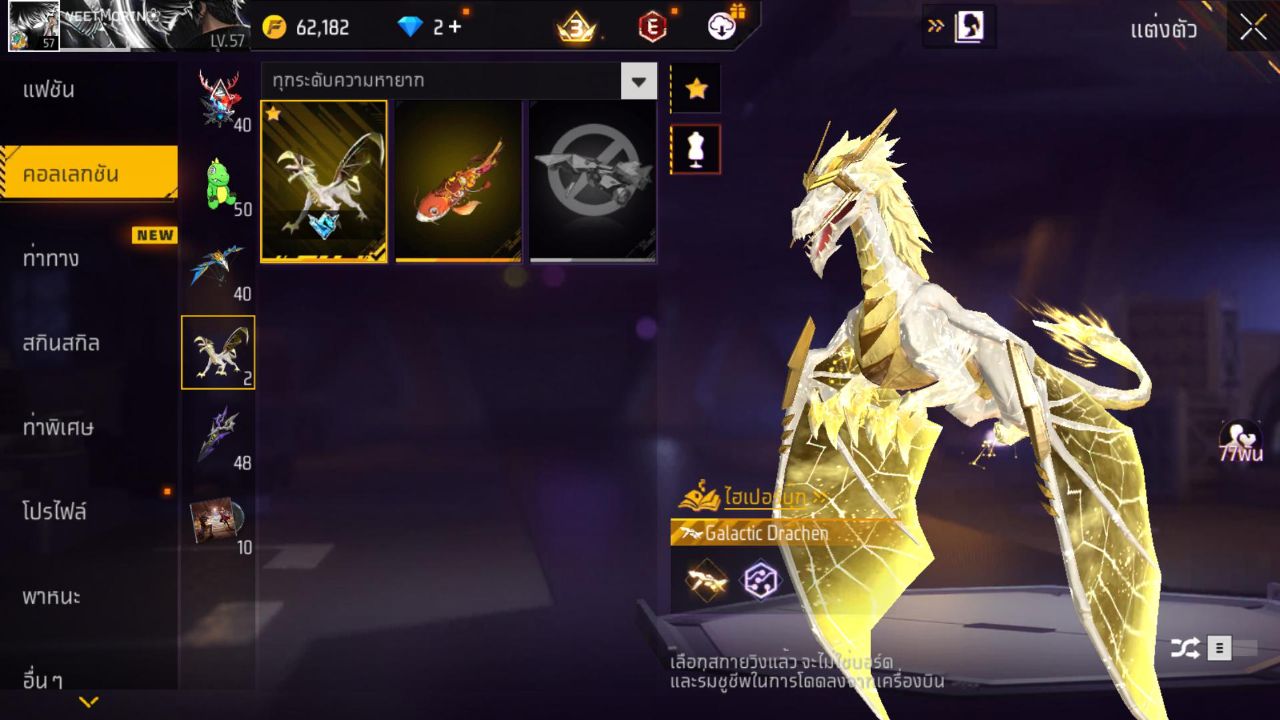Toggle the favorite star for Galactic Drachen
1280x720 pixels.
pyautogui.click(x=695, y=88)
